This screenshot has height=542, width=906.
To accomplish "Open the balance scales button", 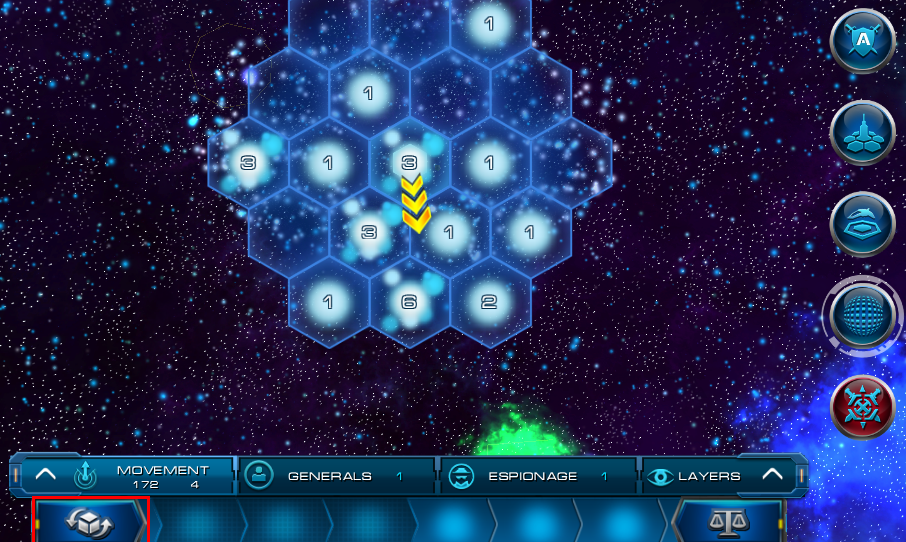I will pyautogui.click(x=729, y=521).
